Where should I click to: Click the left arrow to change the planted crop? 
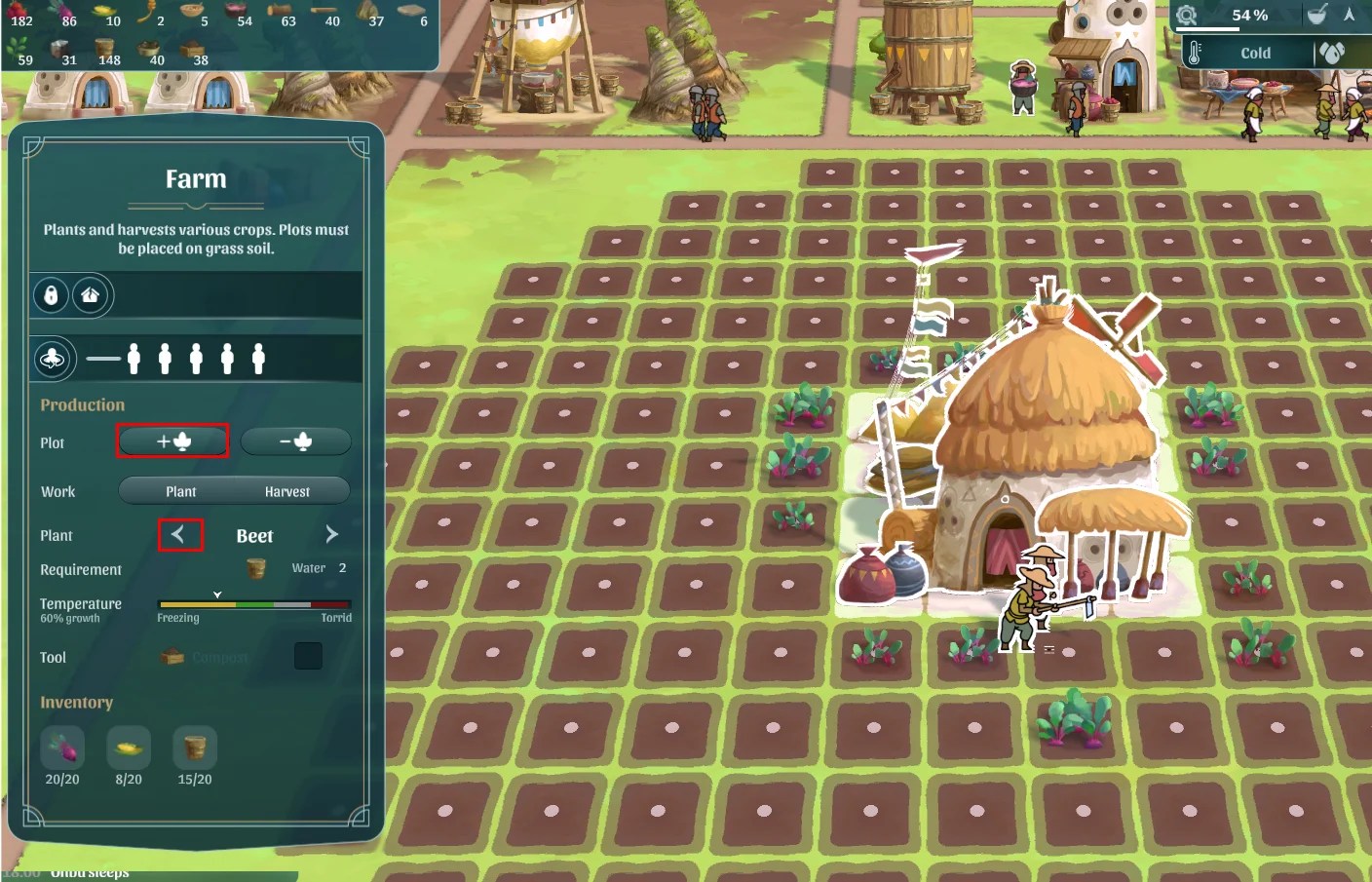[181, 535]
